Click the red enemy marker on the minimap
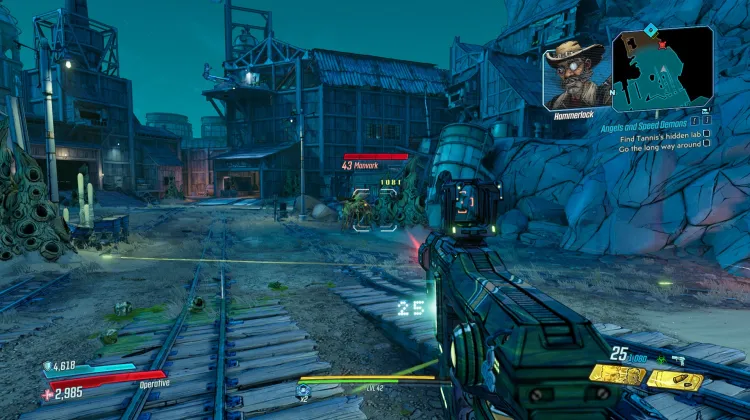750x420 pixels. 660,44
